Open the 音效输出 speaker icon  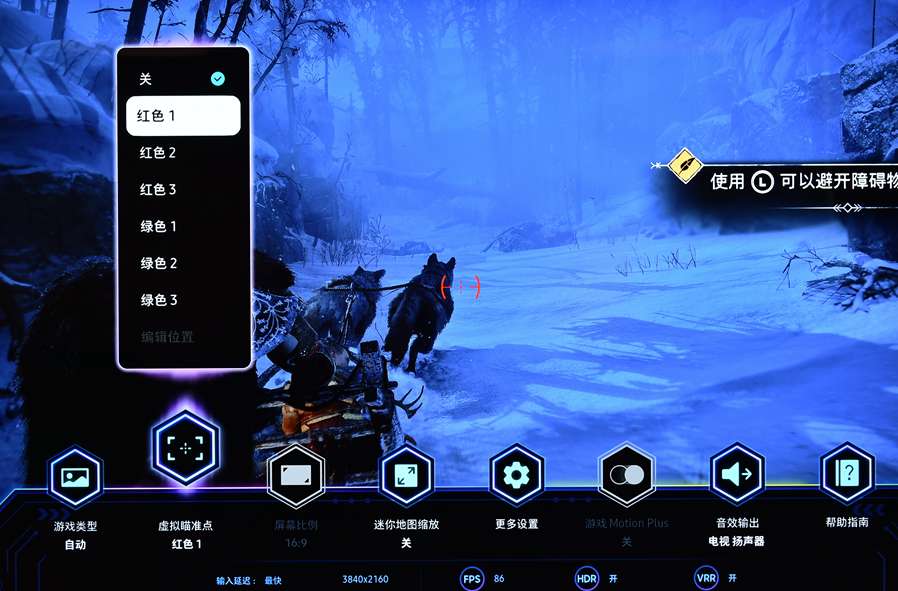point(736,474)
